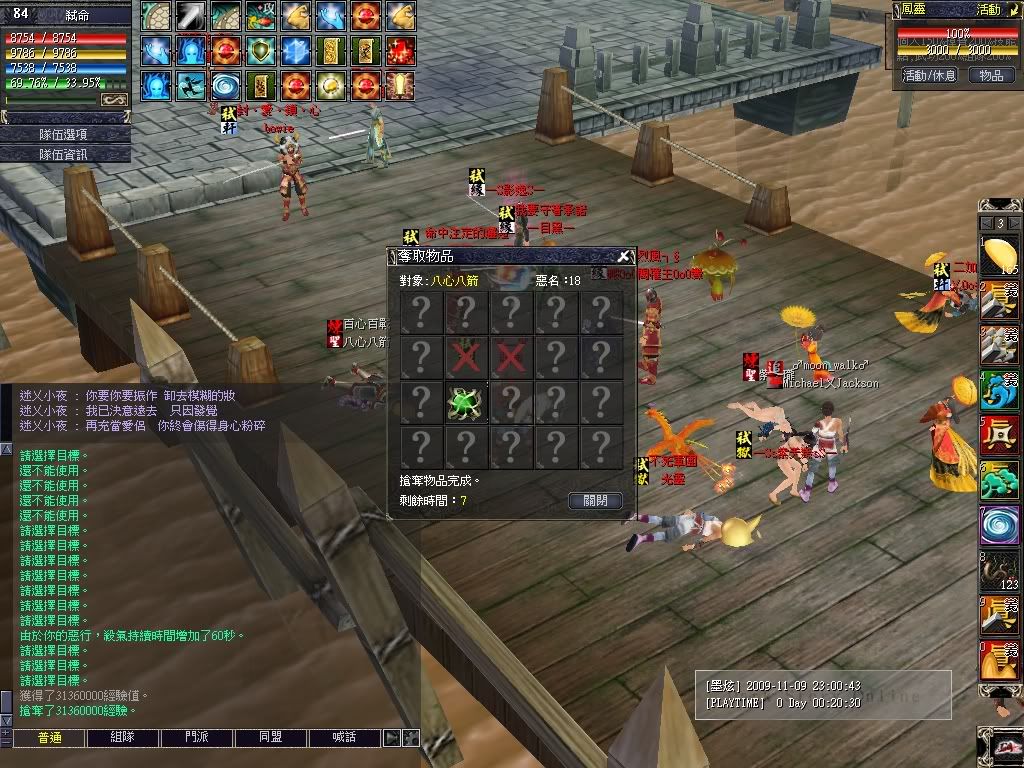Switch chat to the 組隊 party channel

tap(123, 738)
